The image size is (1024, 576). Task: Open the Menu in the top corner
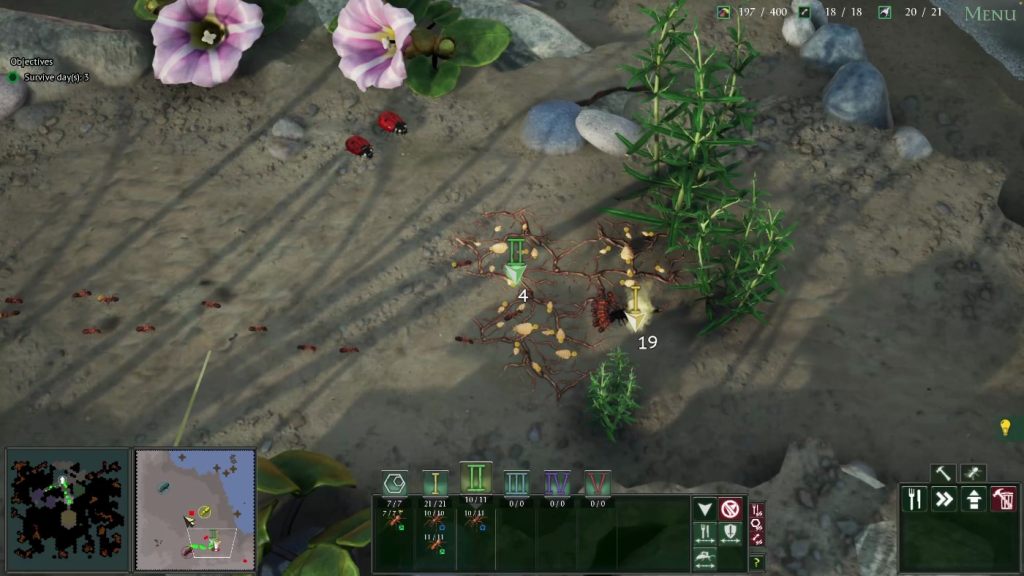(989, 14)
